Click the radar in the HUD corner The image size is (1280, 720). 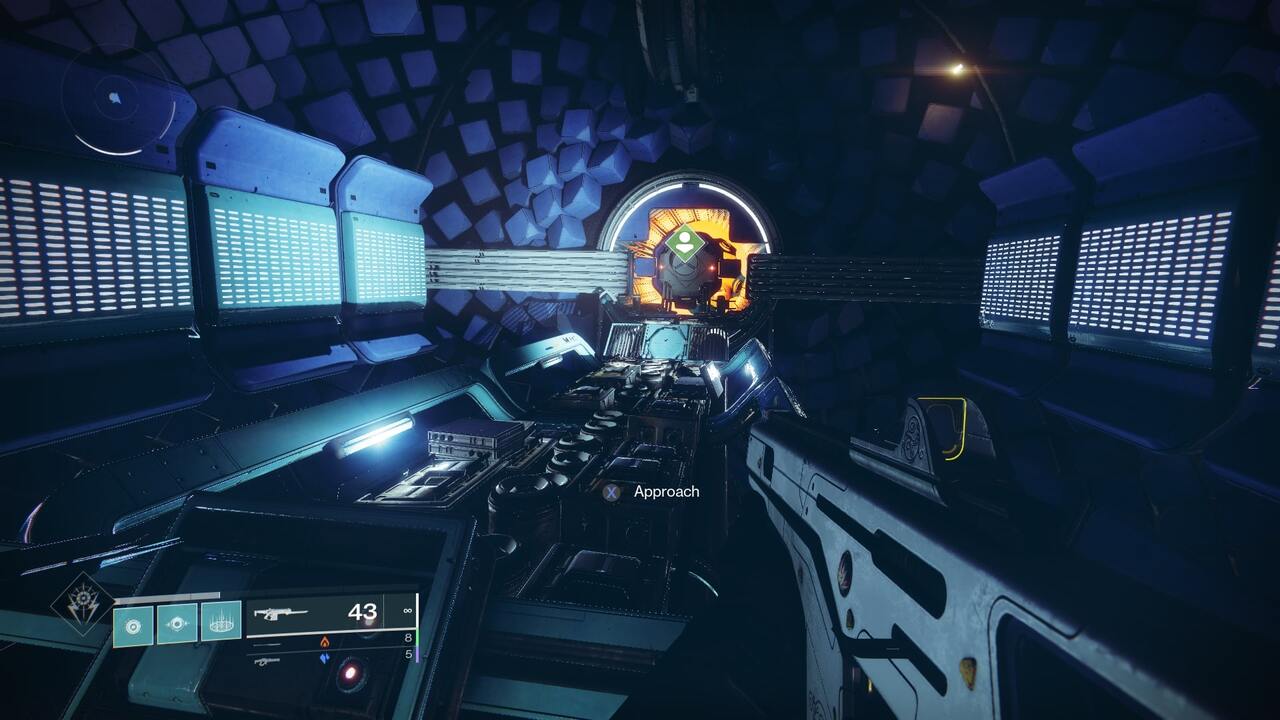coord(118,100)
